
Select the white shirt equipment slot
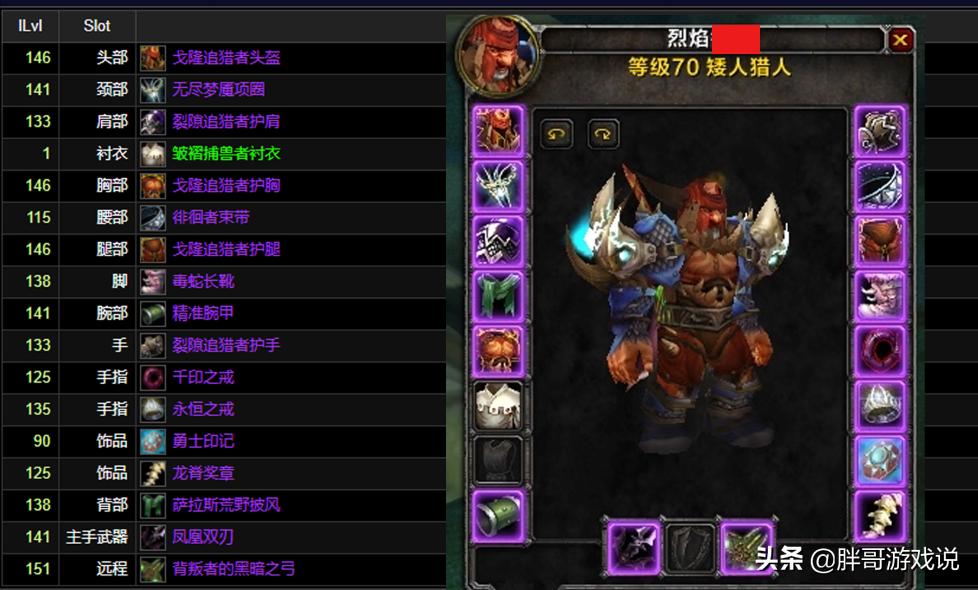click(x=497, y=405)
